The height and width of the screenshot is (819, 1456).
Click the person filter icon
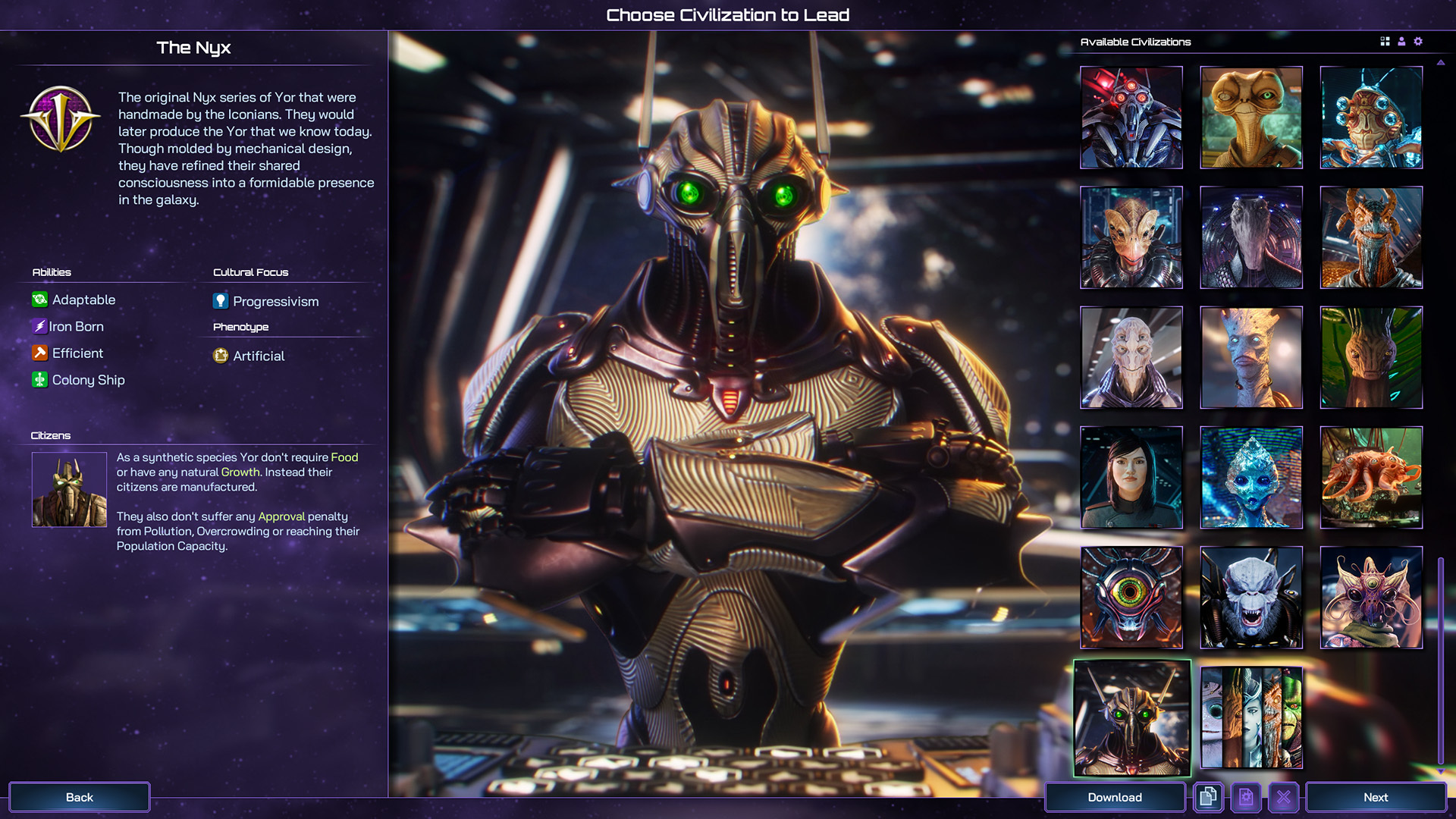click(1401, 42)
